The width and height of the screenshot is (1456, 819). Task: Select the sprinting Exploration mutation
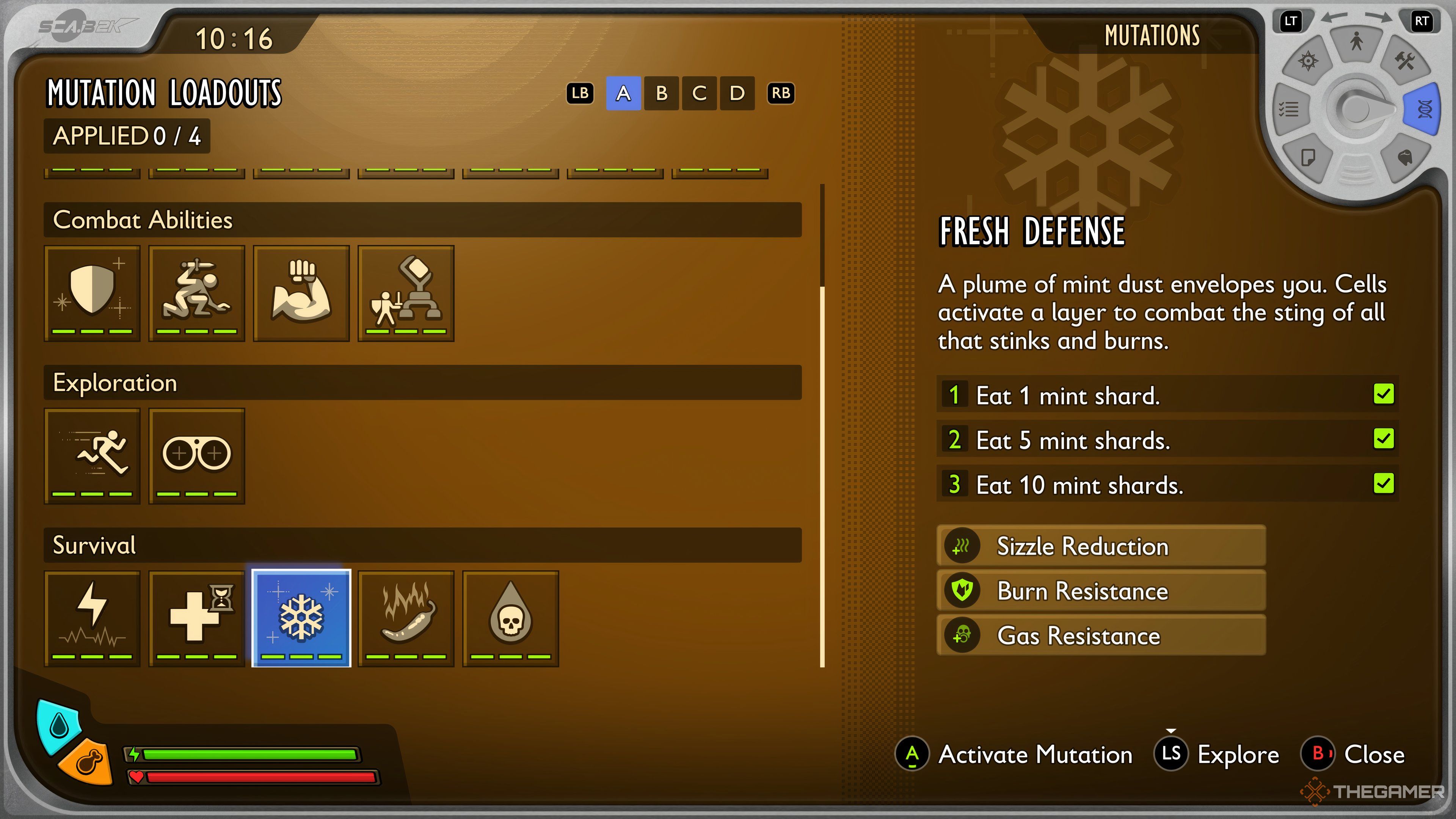pyautogui.click(x=92, y=455)
